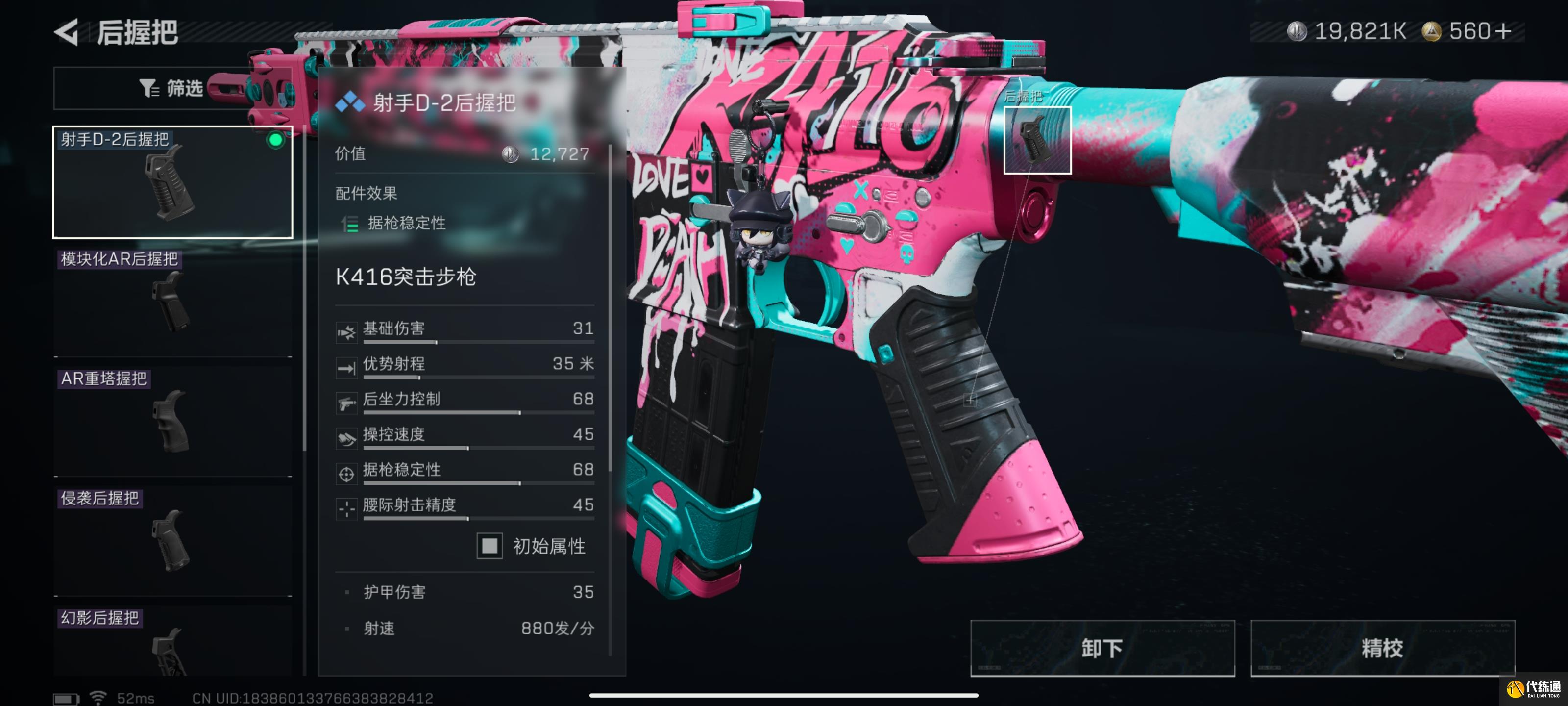This screenshot has width=1568, height=706.
Task: Click the 560+ gold currency icon
Action: pyautogui.click(x=1431, y=32)
